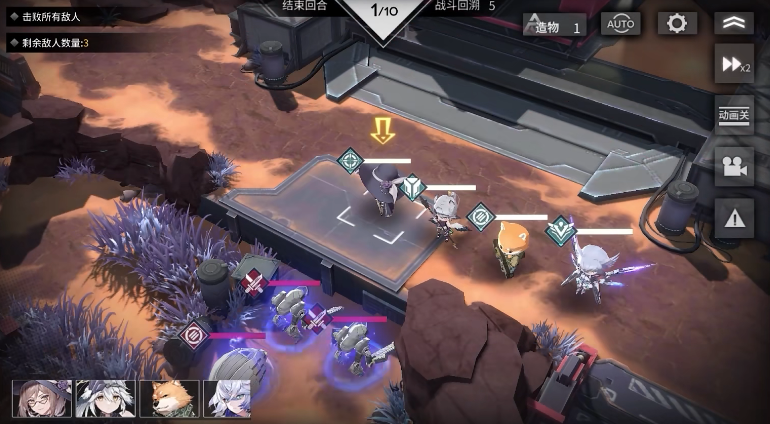Select the white-haired dark-horned character portrait
Viewport: 770px width, 424px height.
[106, 398]
